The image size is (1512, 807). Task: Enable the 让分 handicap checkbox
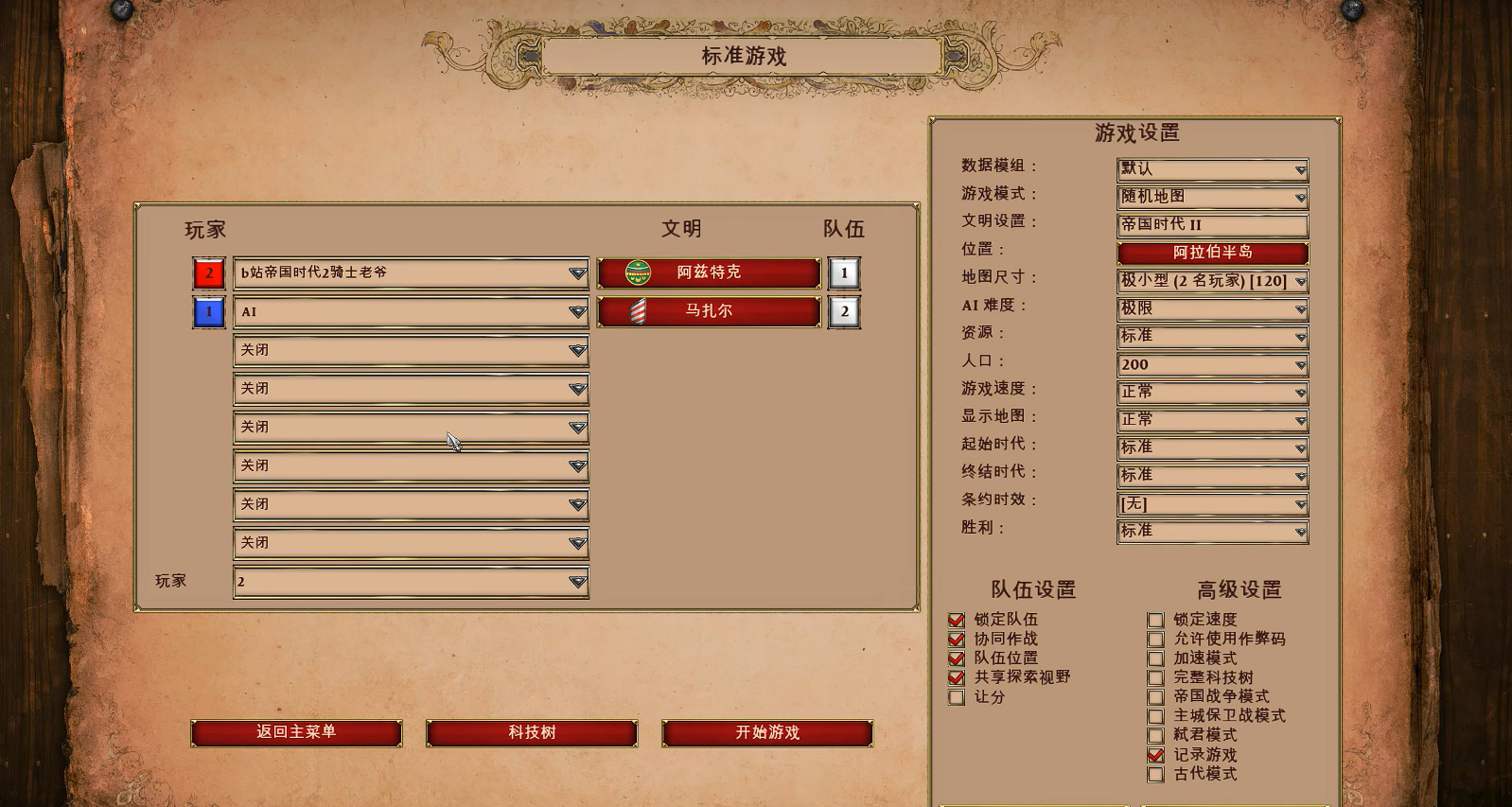coord(957,697)
